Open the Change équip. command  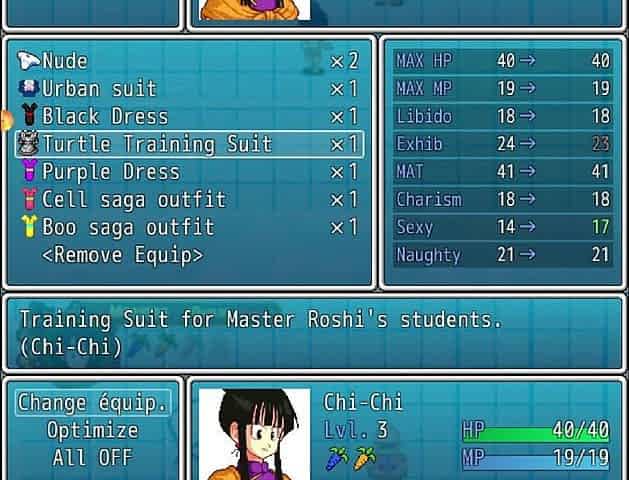coord(93,403)
